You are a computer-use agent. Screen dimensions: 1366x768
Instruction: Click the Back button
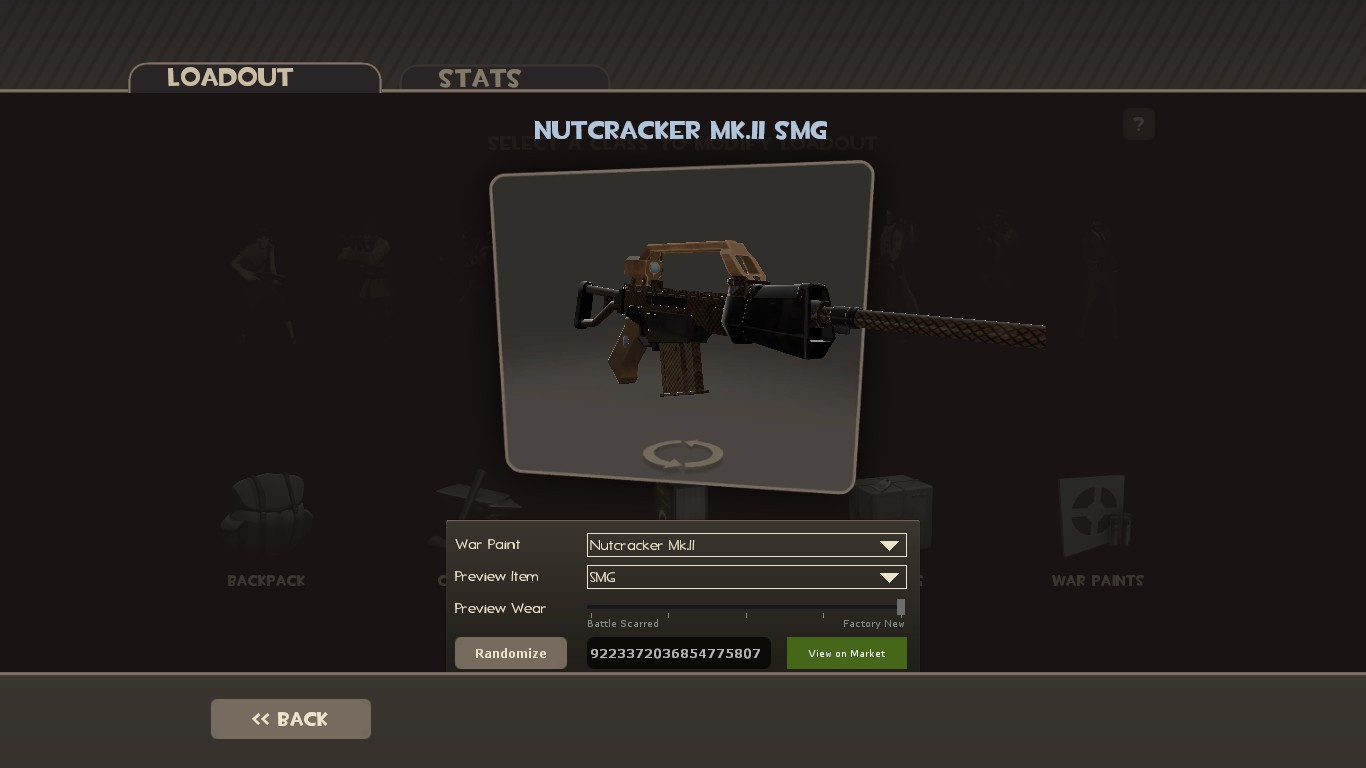coord(290,718)
